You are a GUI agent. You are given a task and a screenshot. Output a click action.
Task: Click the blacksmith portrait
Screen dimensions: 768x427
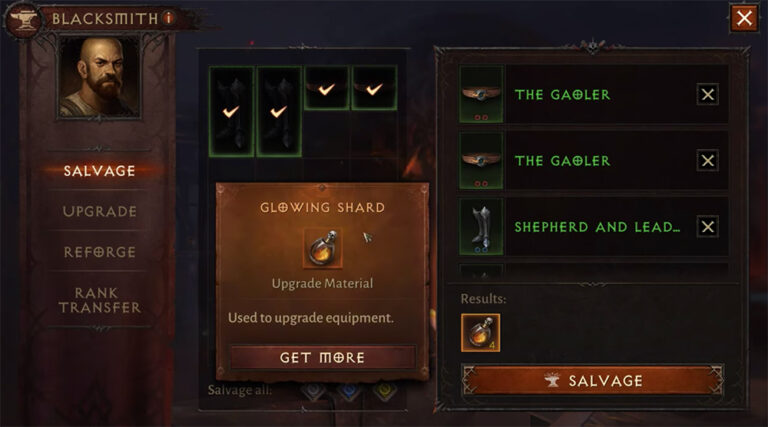pos(97,80)
